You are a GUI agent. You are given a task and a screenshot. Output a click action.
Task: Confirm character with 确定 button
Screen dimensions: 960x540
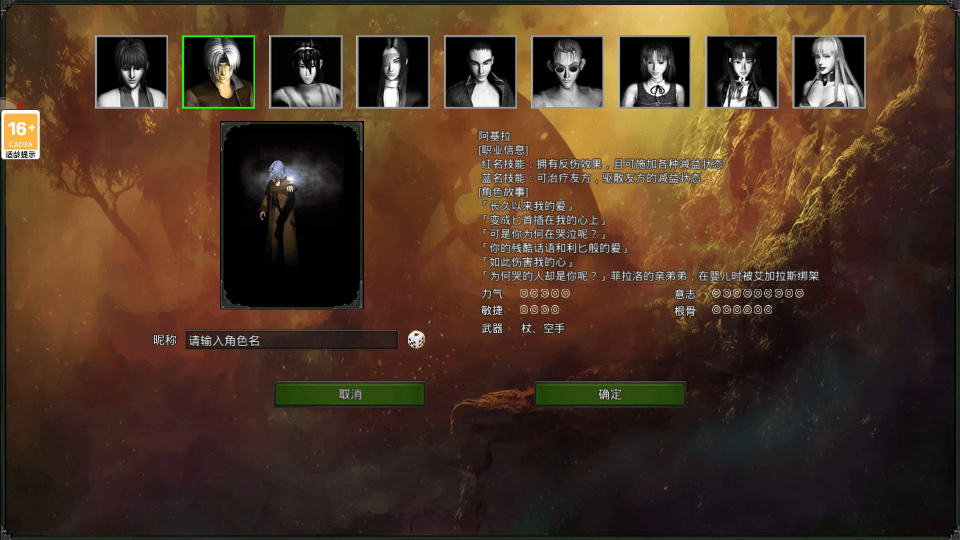(610, 394)
